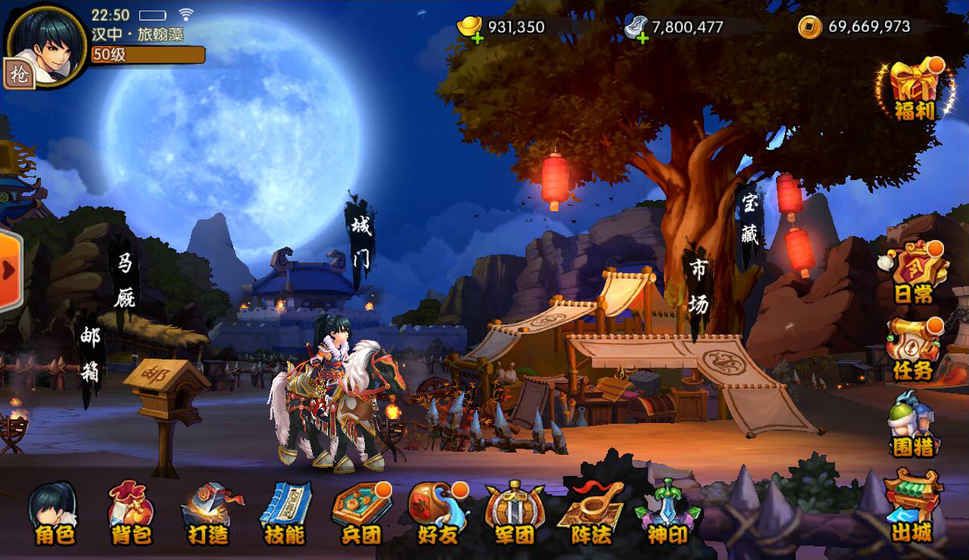Screen dimensions: 969x560
Task: Add more gold ingots with plus button
Action: (x=465, y=37)
